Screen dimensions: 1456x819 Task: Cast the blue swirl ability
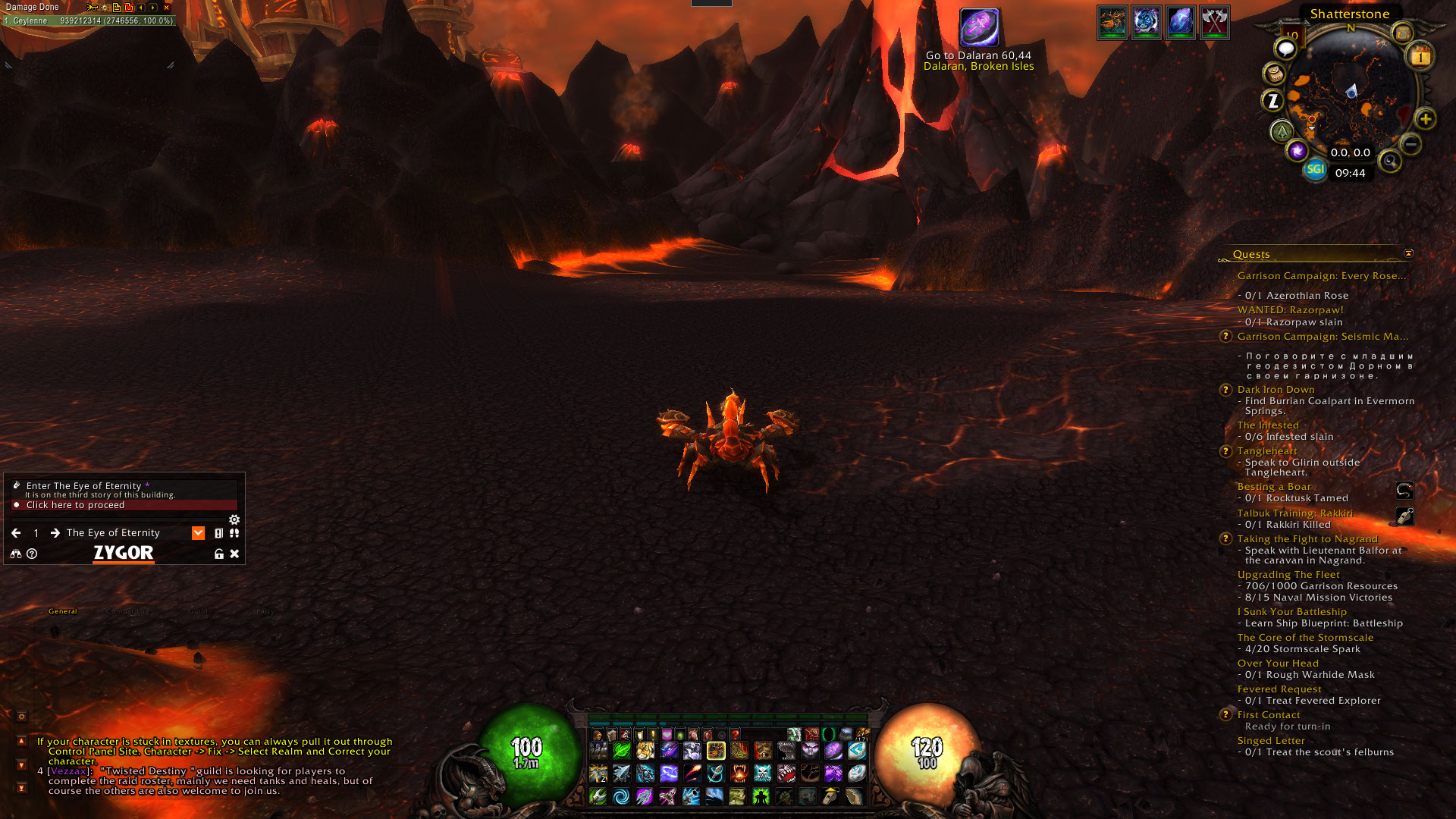[621, 796]
